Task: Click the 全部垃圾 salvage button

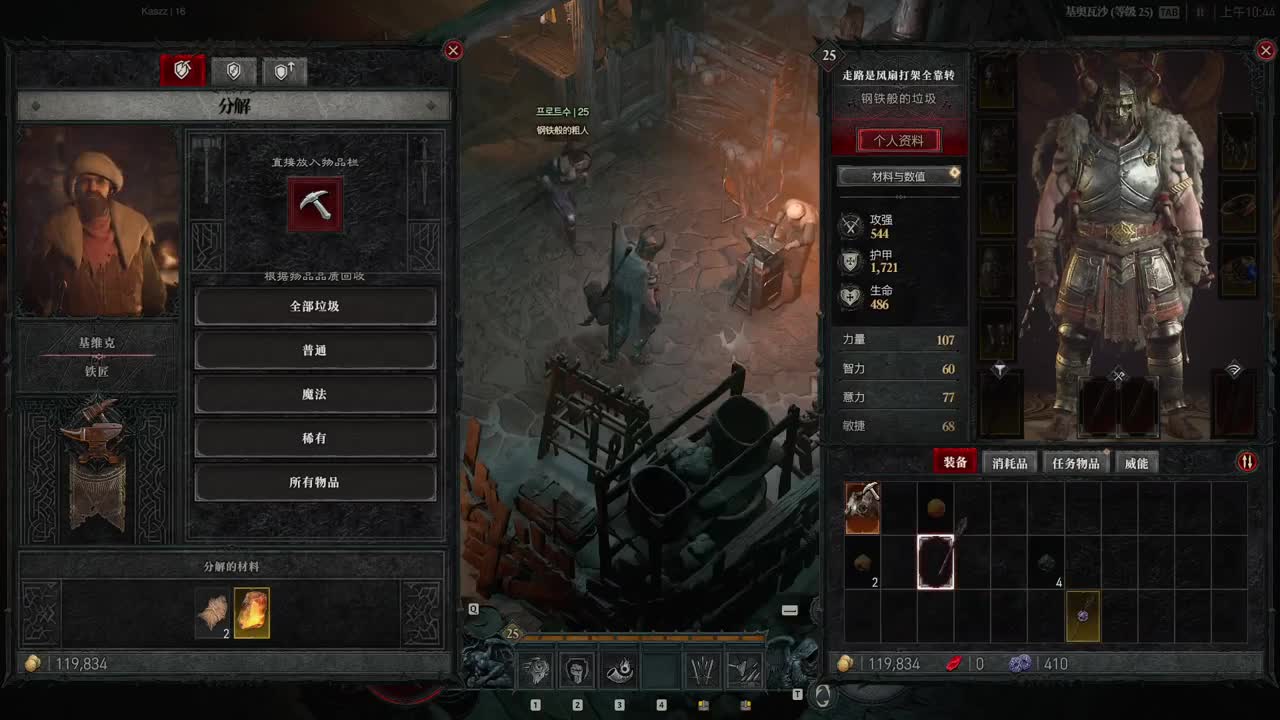Action: tap(315, 306)
